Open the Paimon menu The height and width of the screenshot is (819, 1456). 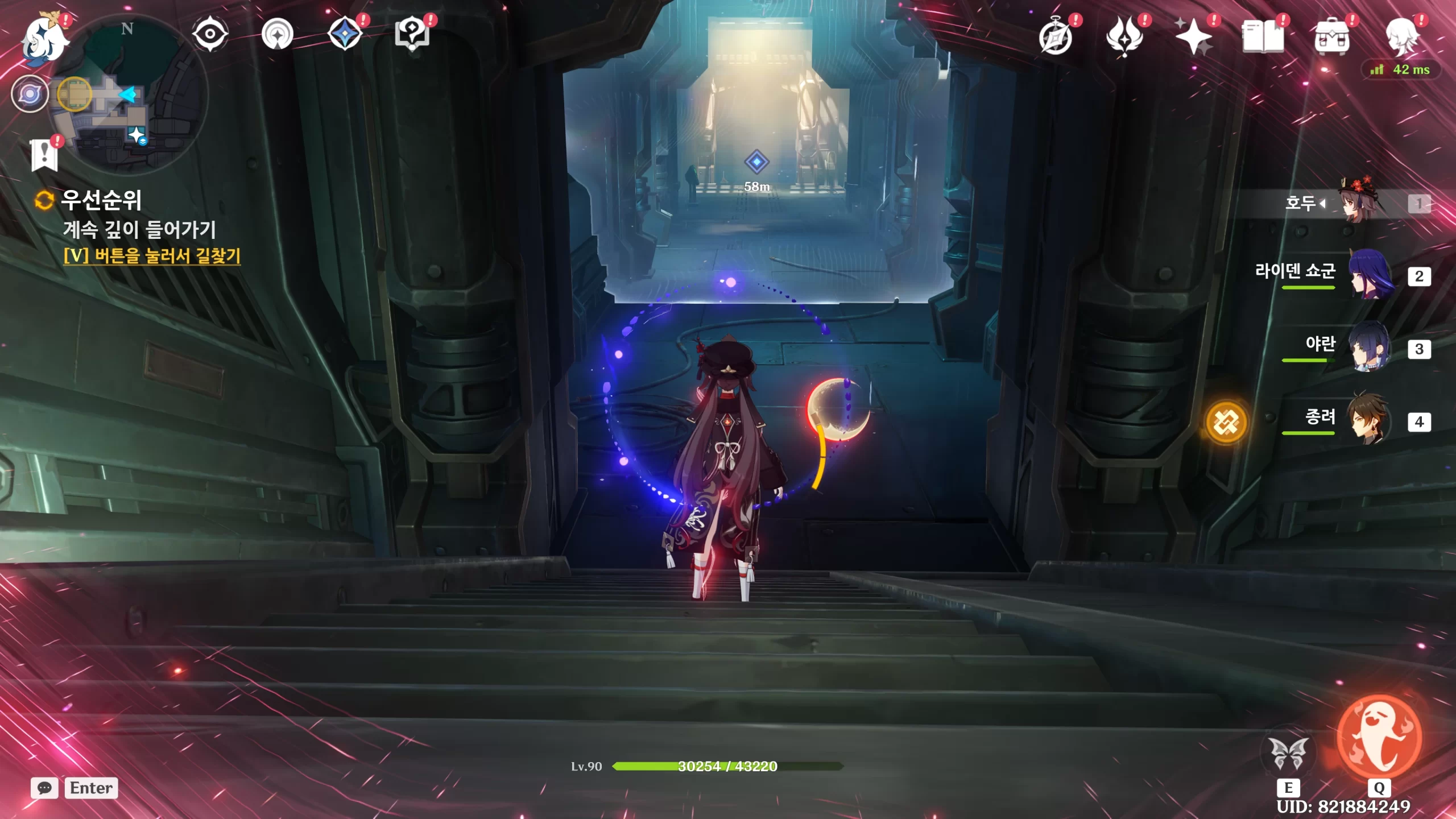click(44, 39)
